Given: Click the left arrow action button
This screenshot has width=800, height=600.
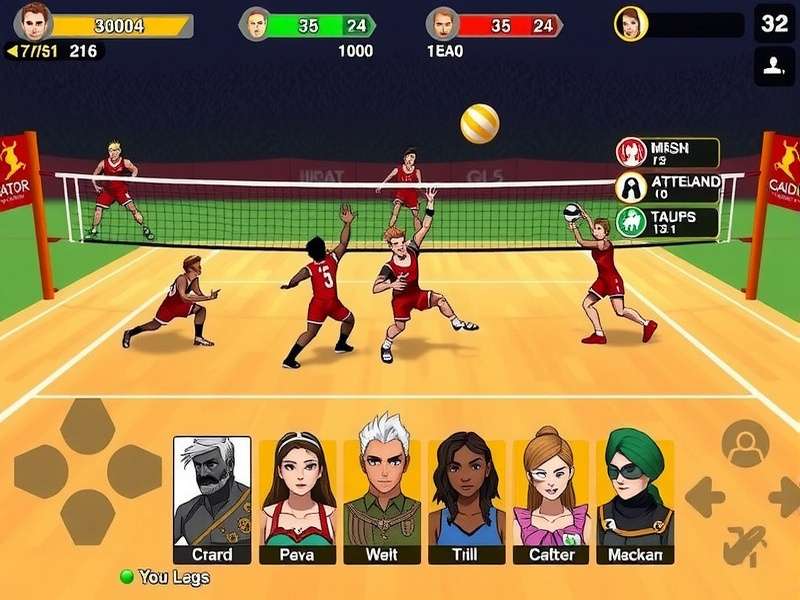Looking at the screenshot, I should click(x=705, y=497).
